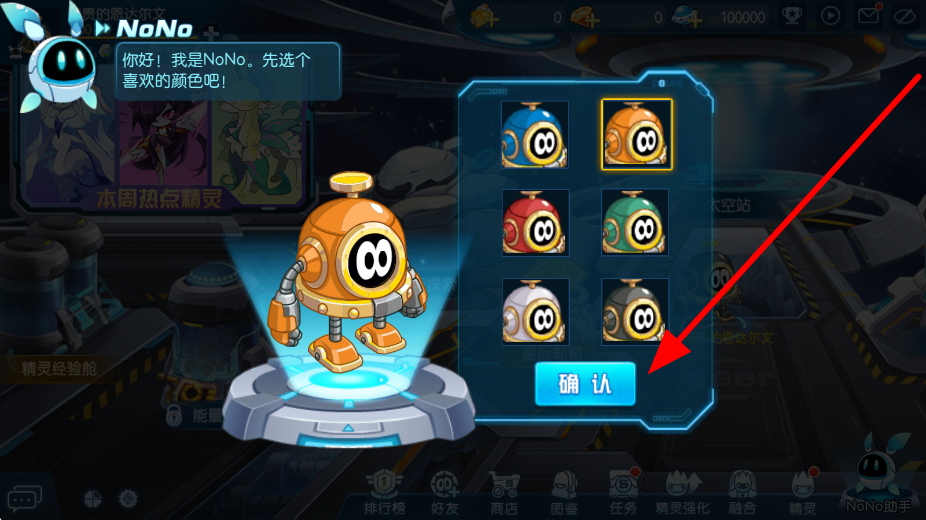926x520 pixels.
Task: Toggle the crossed-eye hide interface icon
Action: coord(904,16)
